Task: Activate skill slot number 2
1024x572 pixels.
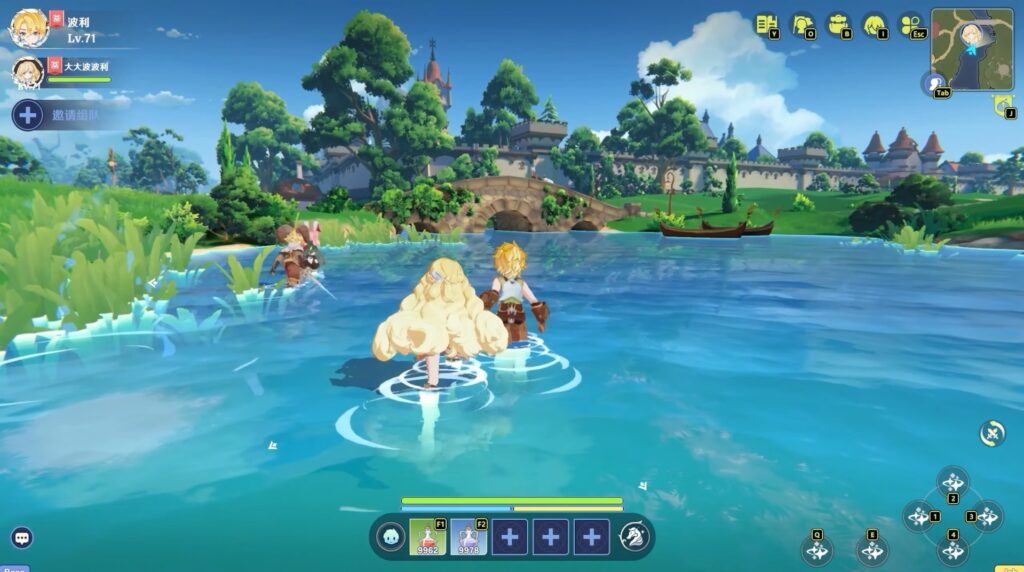Action: pyautogui.click(x=952, y=483)
